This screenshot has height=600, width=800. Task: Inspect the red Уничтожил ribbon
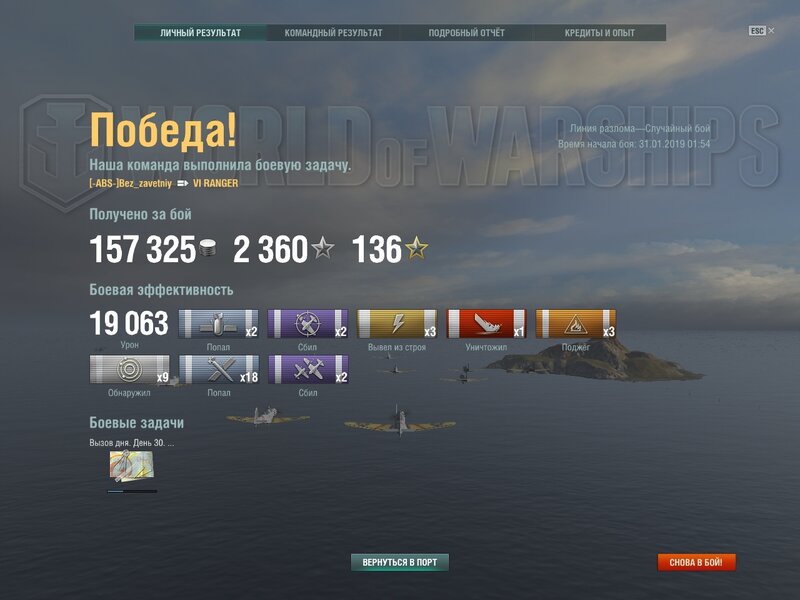[486, 324]
